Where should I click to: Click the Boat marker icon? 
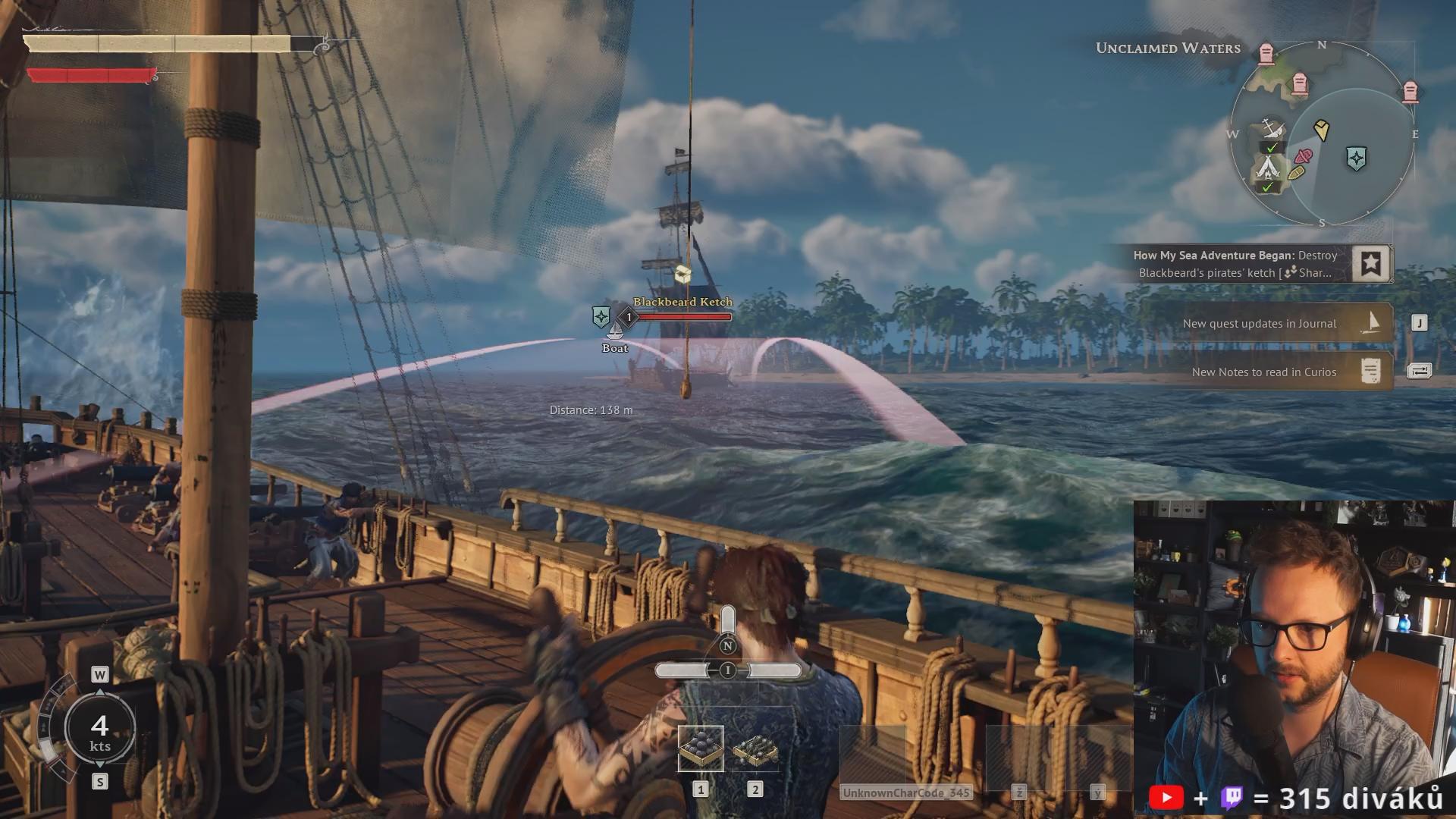pos(615,332)
